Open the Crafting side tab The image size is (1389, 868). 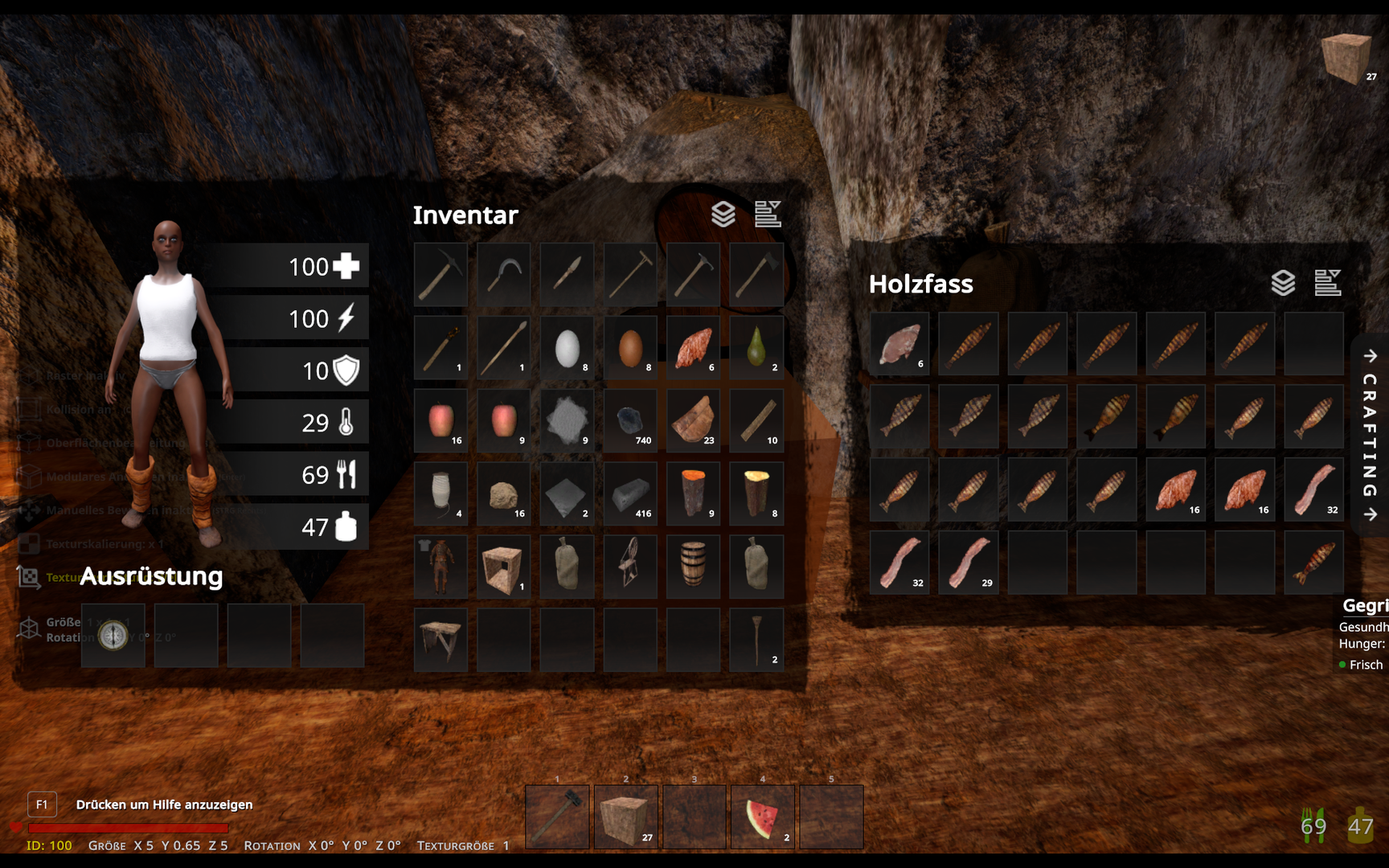[x=1371, y=435]
